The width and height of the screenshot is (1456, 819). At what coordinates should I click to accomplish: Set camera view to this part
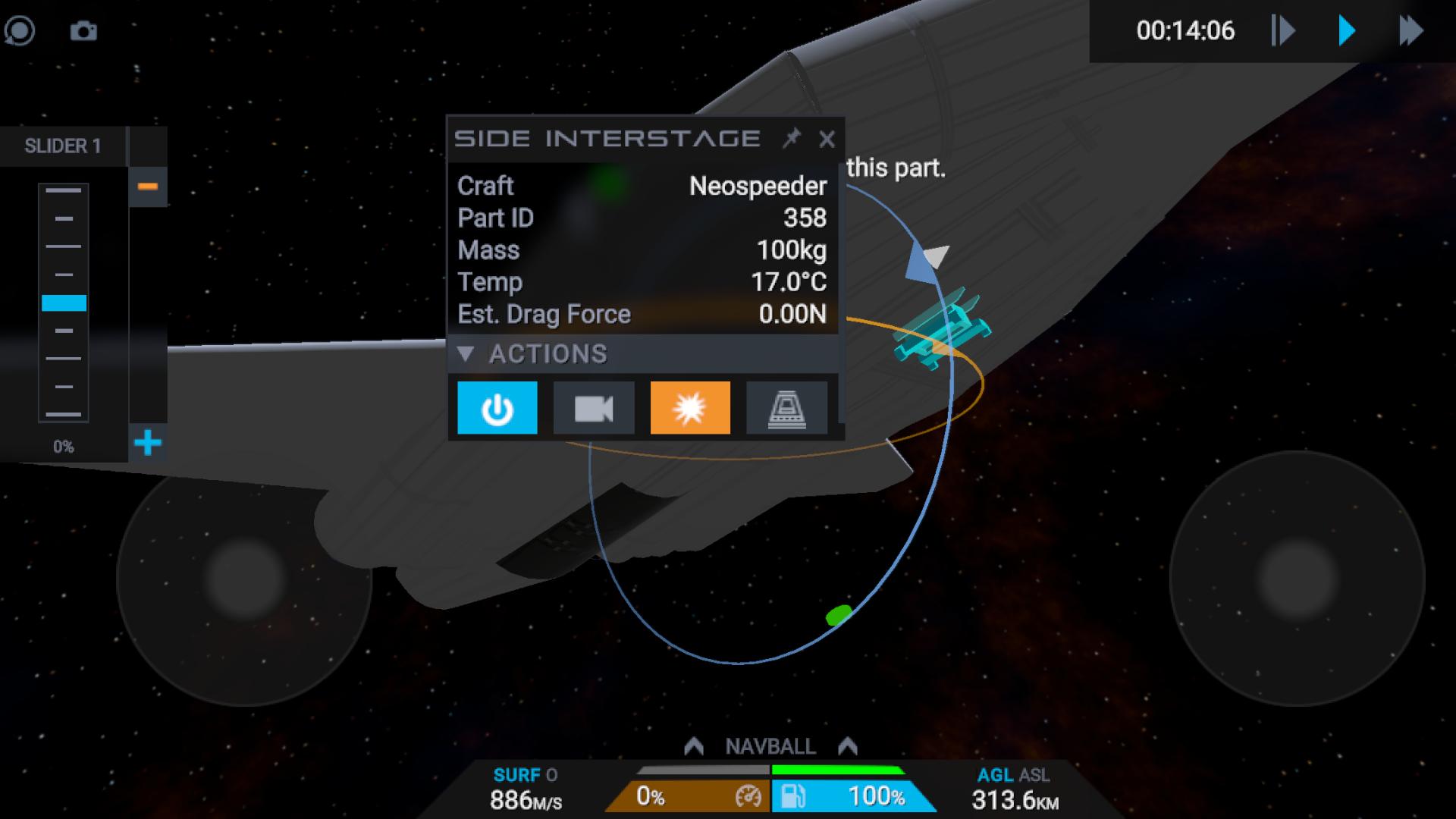coord(594,408)
